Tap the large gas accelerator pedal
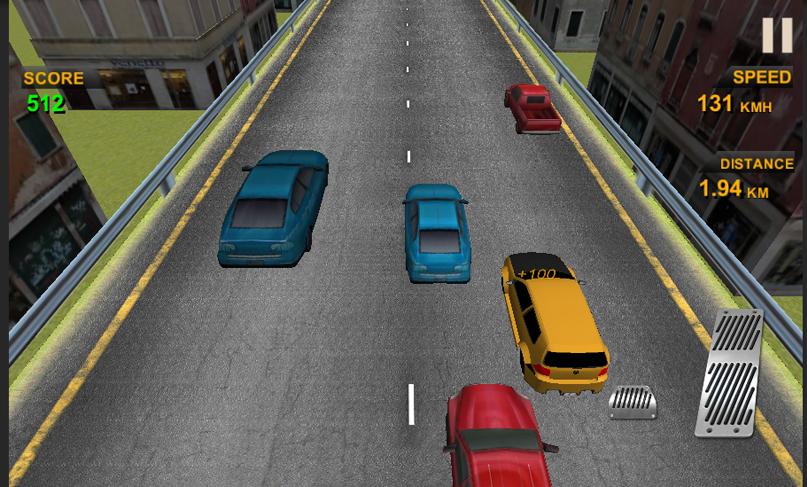Image resolution: width=807 pixels, height=487 pixels. (x=730, y=373)
